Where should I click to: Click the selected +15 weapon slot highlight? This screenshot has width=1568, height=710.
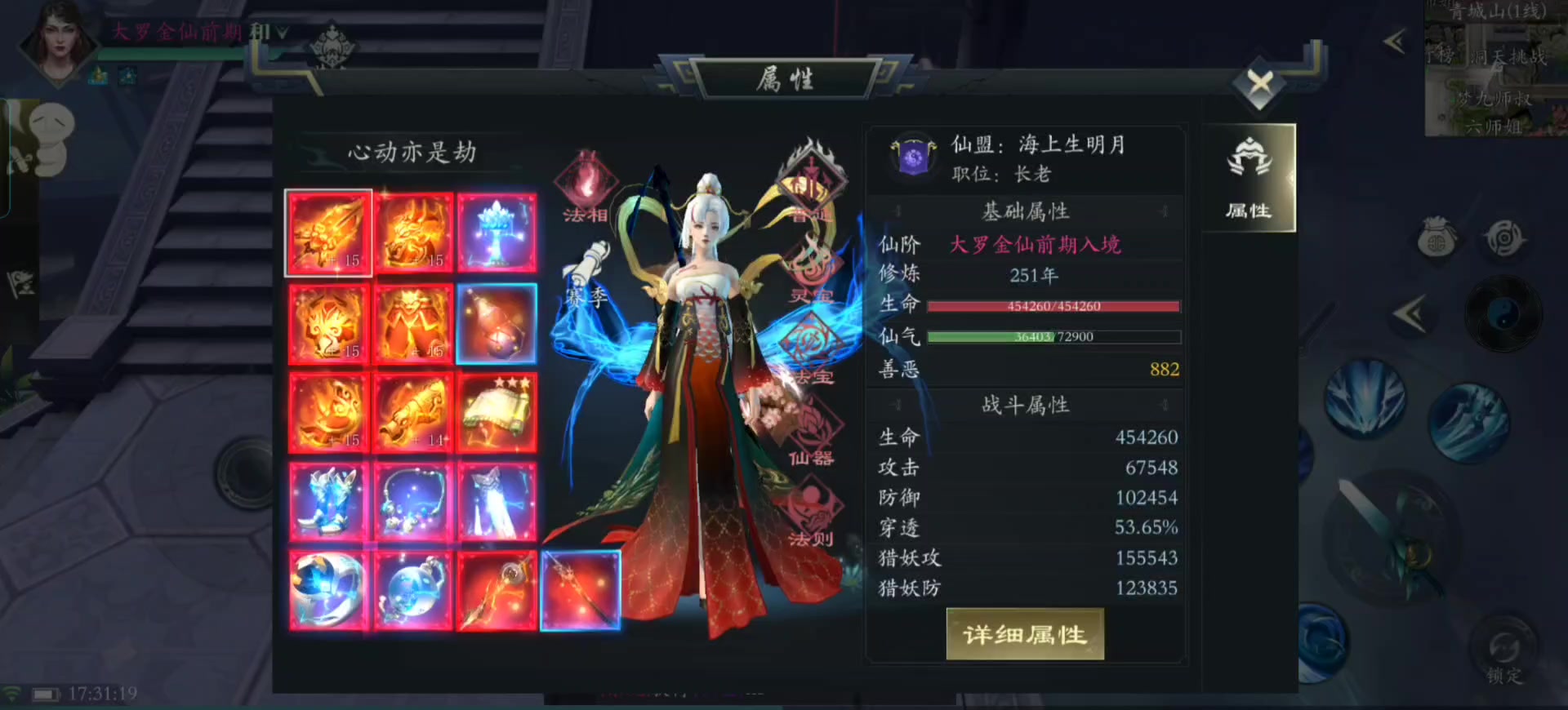328,233
